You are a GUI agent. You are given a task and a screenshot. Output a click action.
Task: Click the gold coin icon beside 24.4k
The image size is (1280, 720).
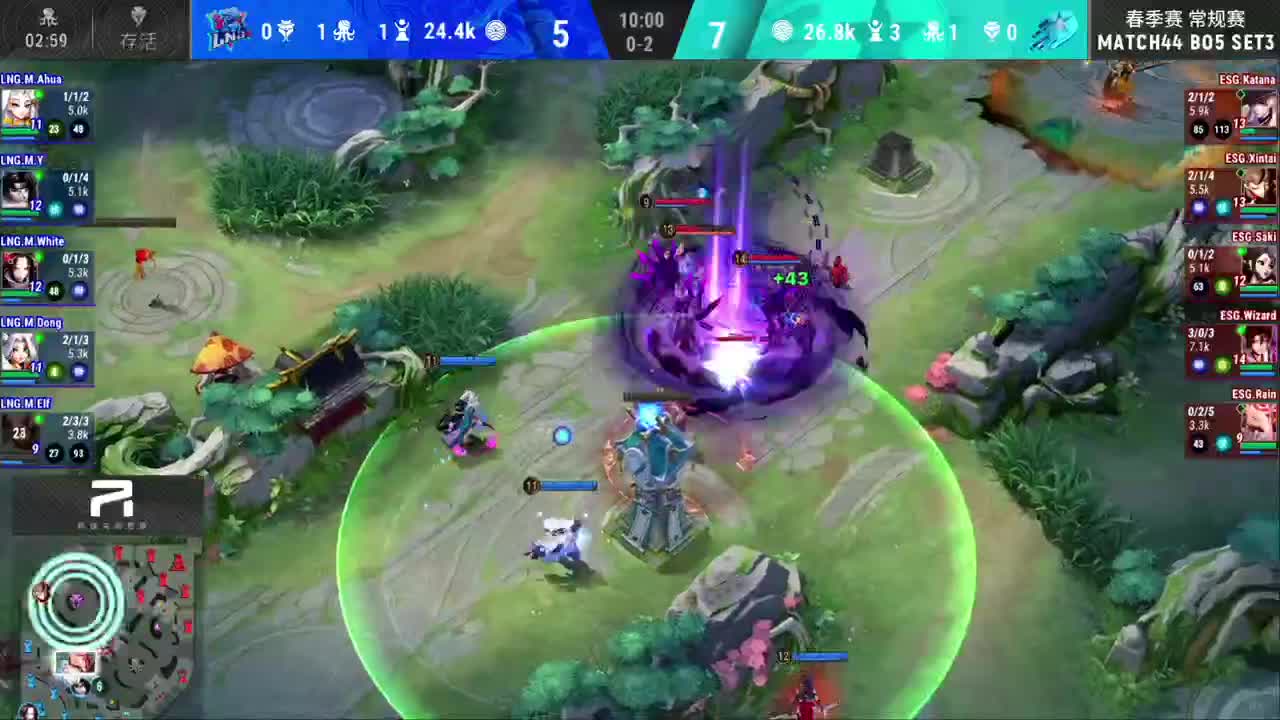point(499,31)
